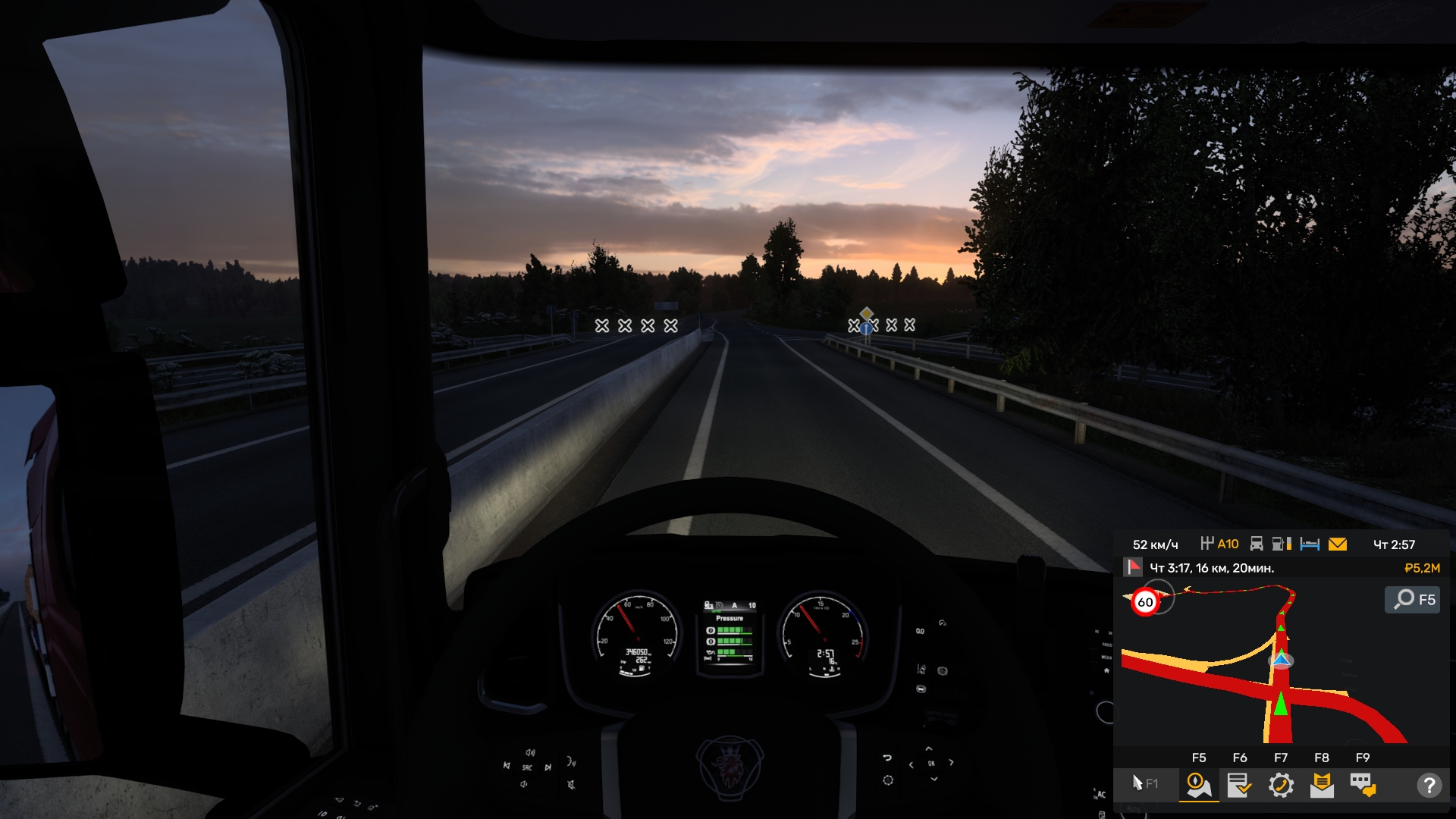Open the gear-and-phone assistance tab
This screenshot has width=1456, height=819.
[1281, 785]
